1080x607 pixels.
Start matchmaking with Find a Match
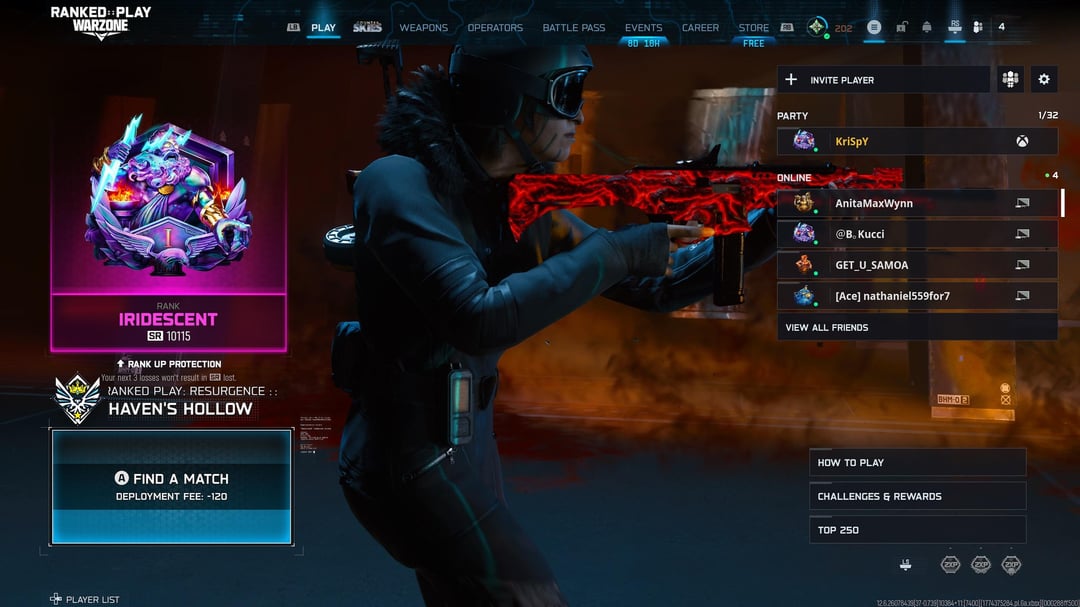tap(171, 486)
